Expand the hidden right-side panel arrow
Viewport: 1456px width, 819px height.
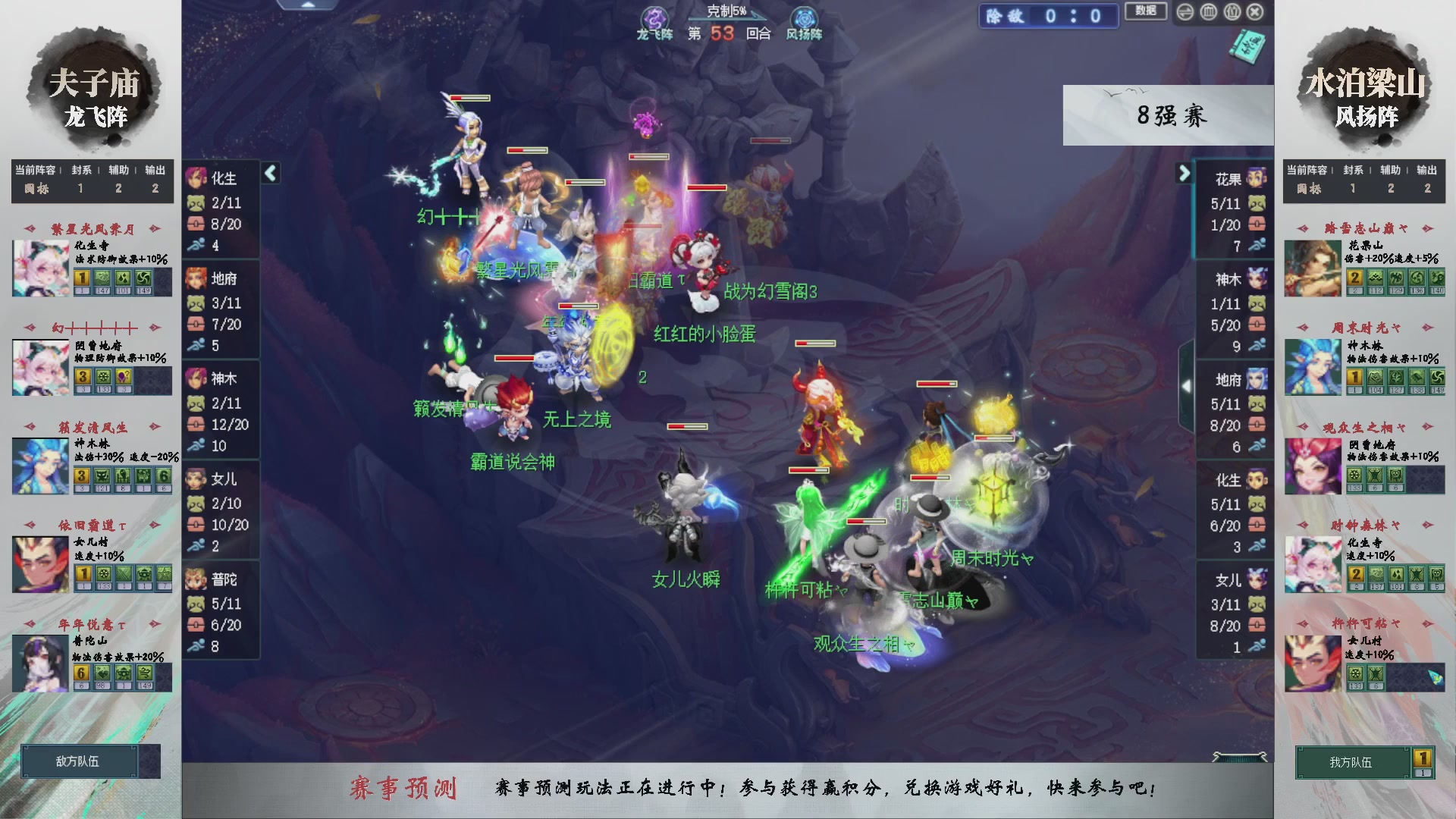tap(1187, 385)
